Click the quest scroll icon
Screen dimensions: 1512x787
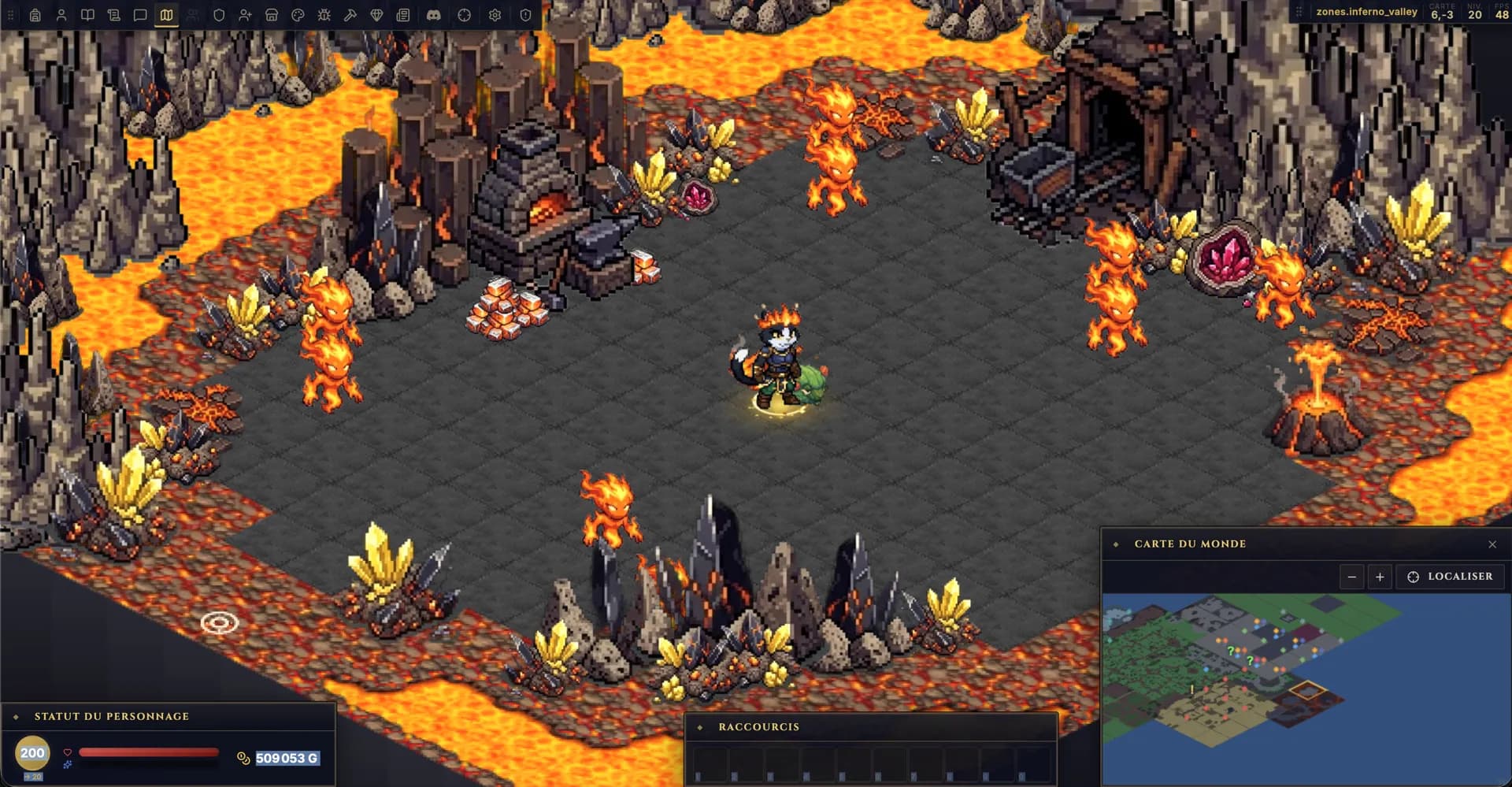(113, 14)
